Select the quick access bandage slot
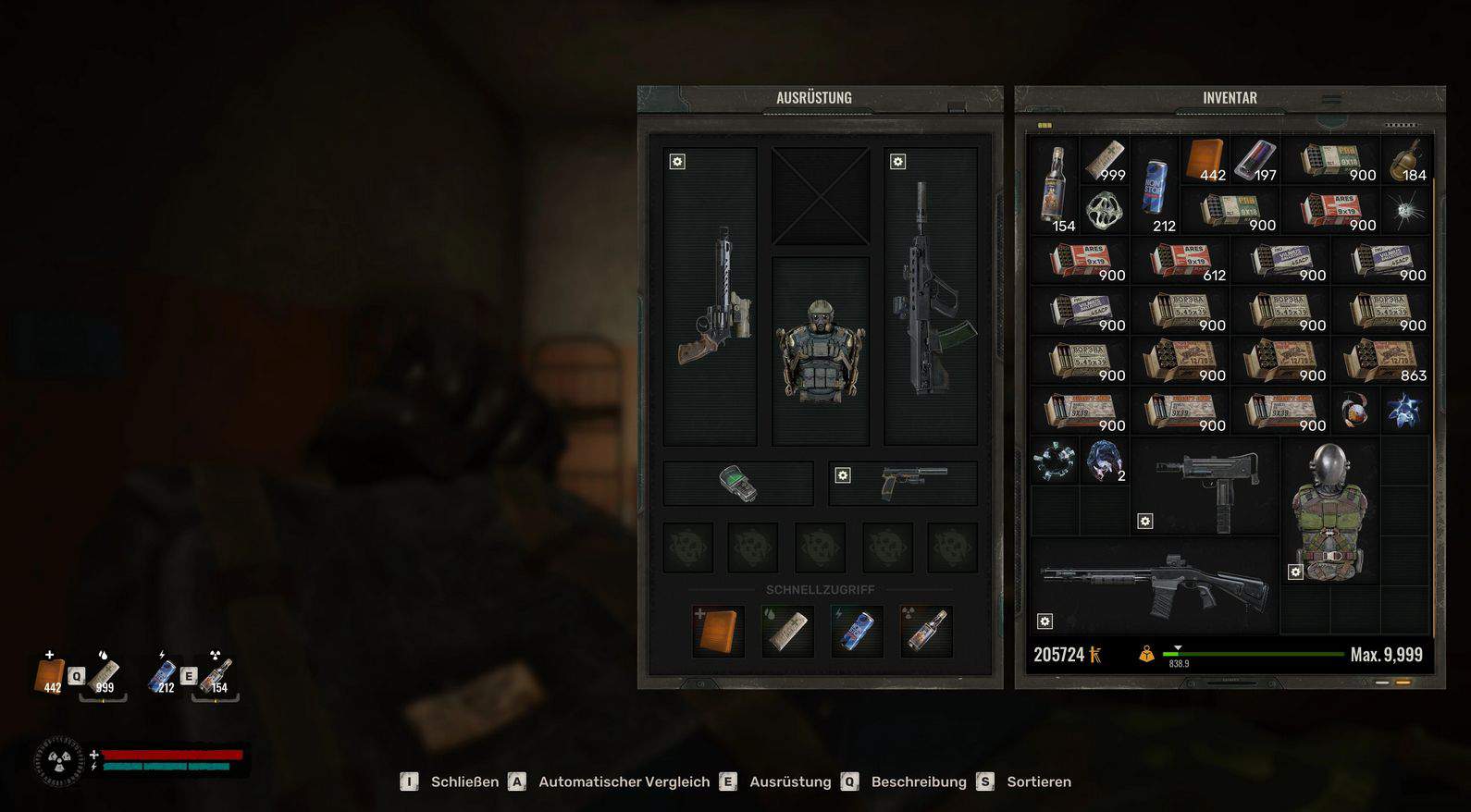The image size is (1471, 812). (787, 631)
